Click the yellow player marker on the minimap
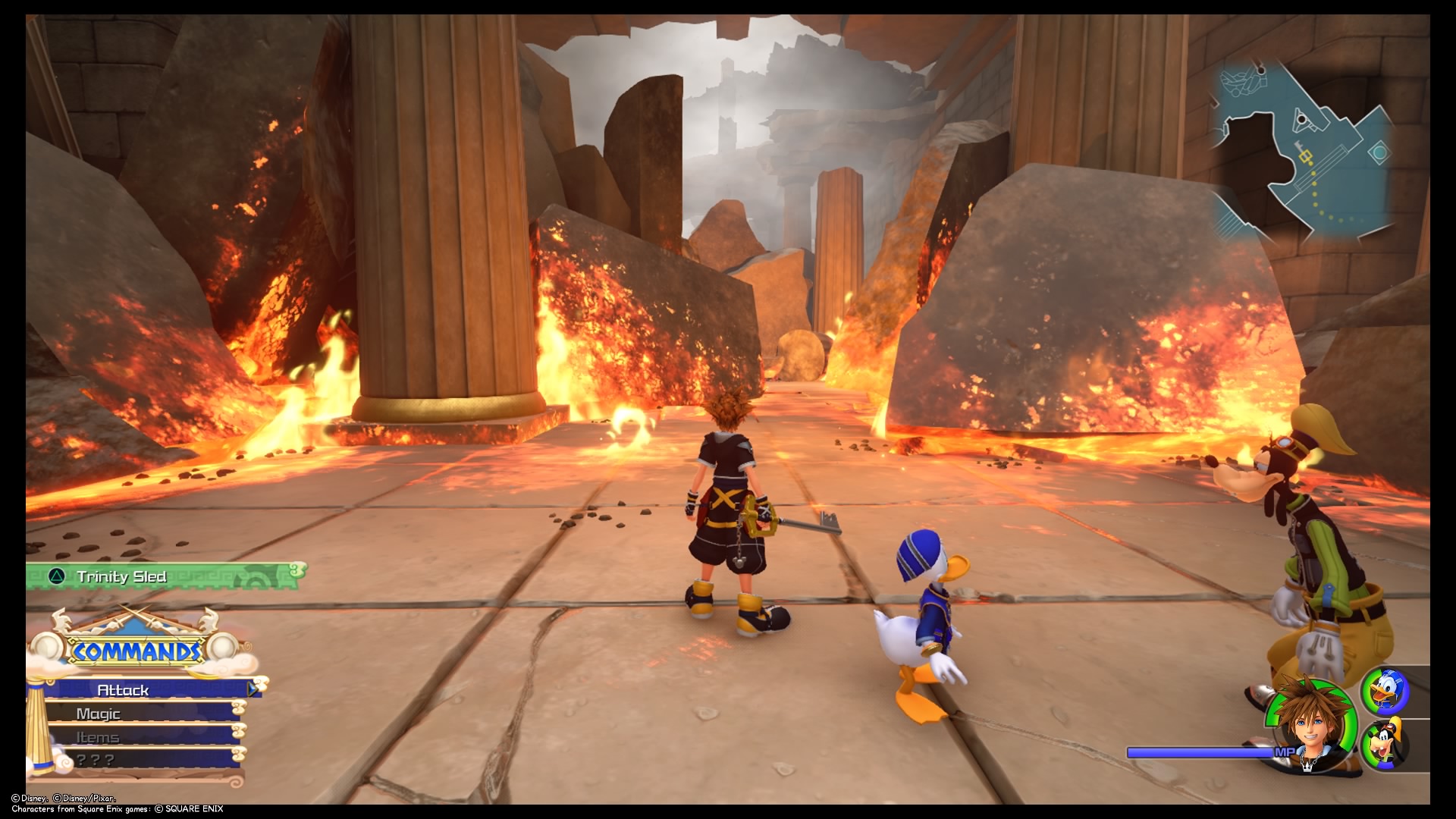This screenshot has width=1456, height=819. point(1306,156)
